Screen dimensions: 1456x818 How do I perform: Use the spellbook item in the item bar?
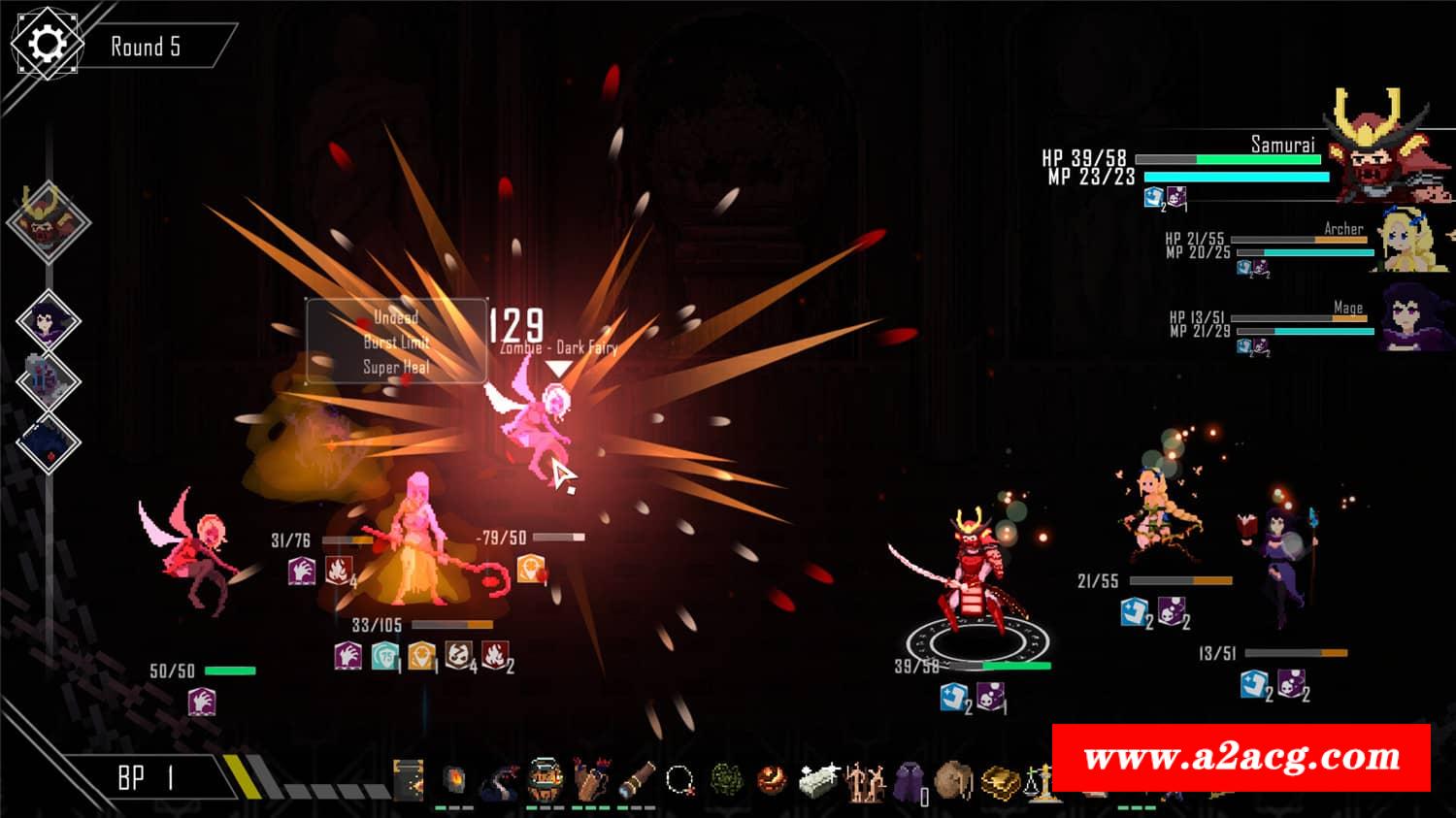pos(409,780)
